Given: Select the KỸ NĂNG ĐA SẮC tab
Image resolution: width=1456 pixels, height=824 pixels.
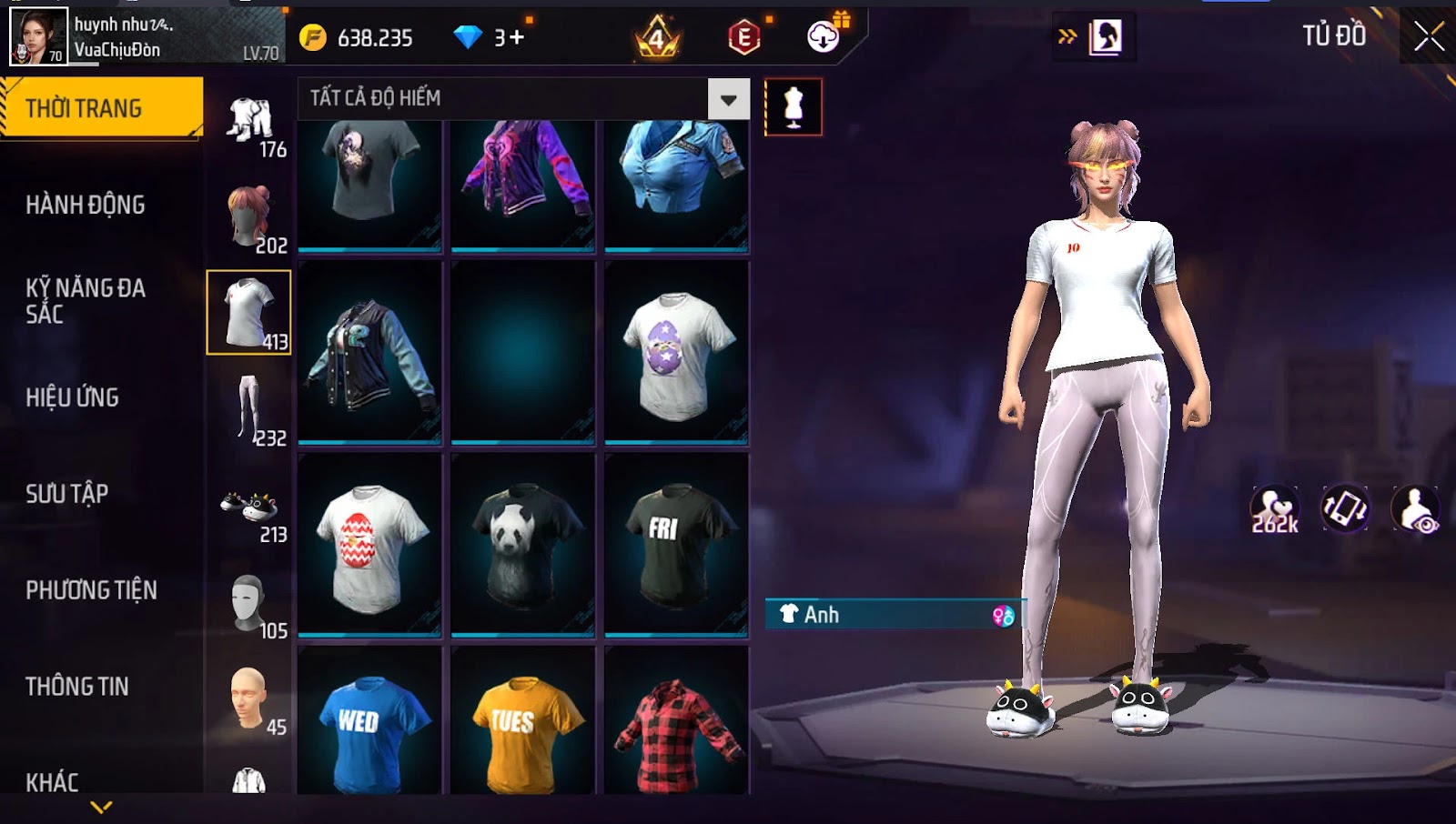Looking at the screenshot, I should click(86, 301).
